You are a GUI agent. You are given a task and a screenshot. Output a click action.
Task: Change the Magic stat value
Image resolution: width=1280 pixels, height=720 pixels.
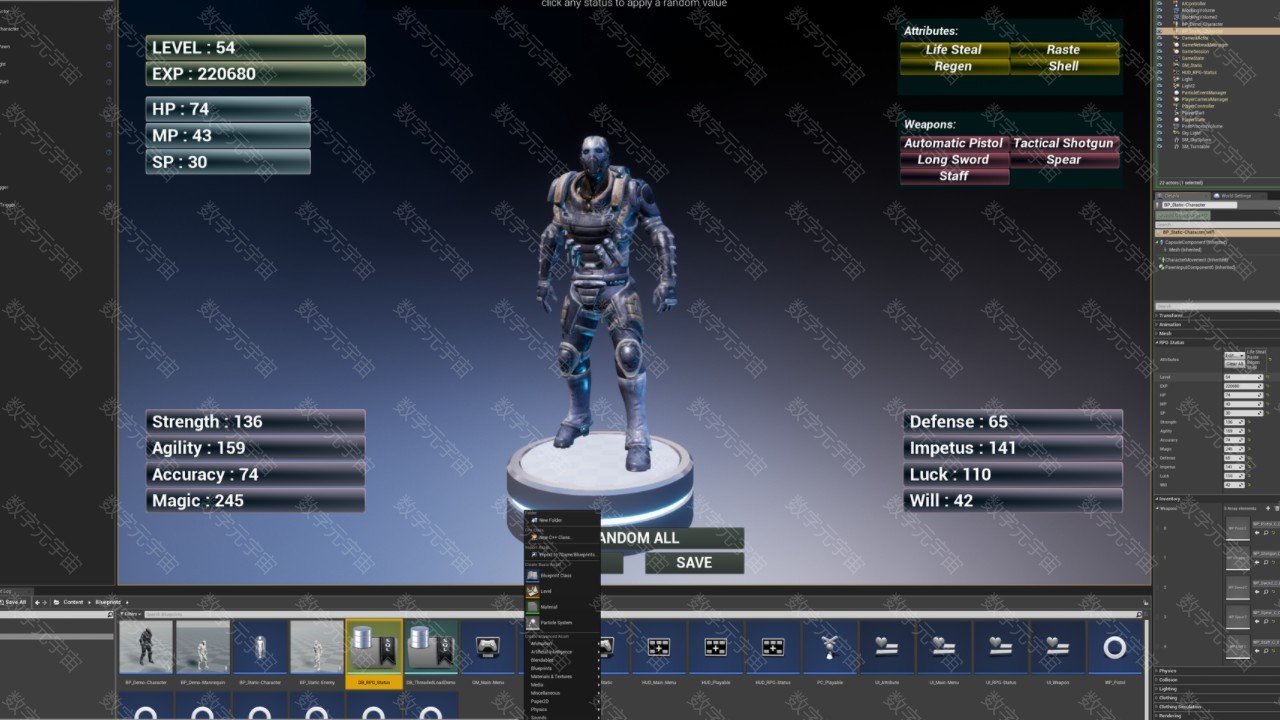(255, 501)
